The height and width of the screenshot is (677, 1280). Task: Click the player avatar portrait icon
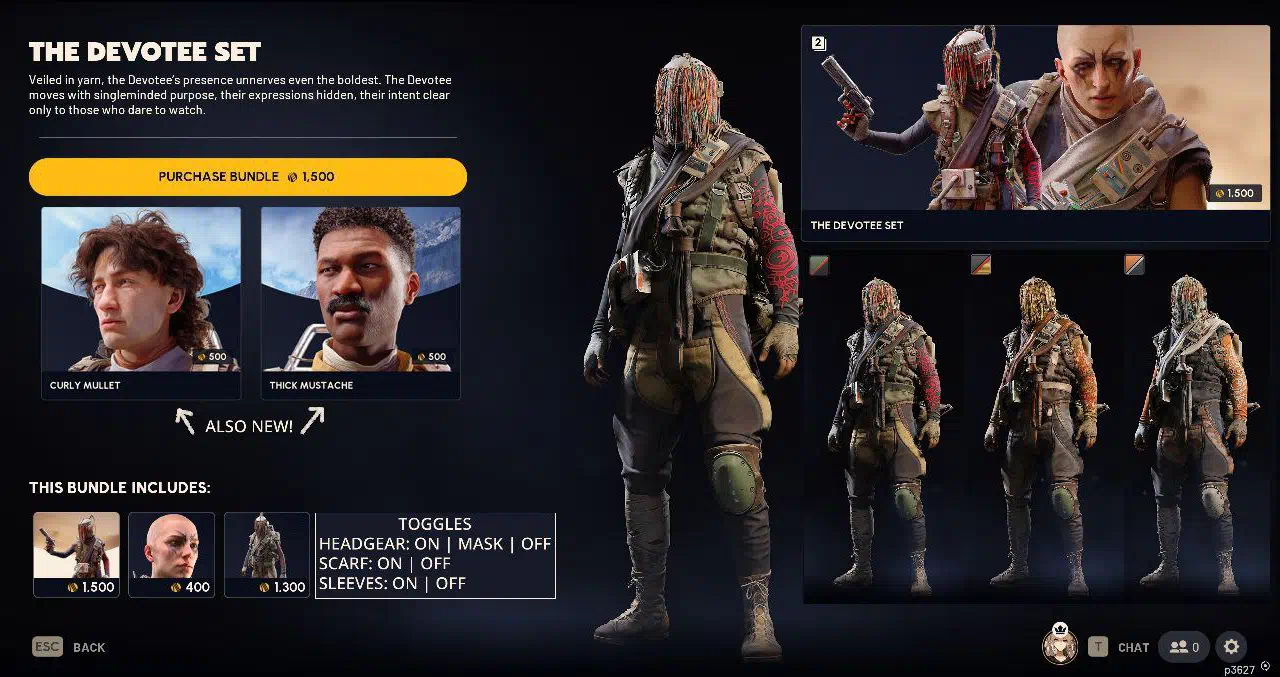pos(1059,646)
